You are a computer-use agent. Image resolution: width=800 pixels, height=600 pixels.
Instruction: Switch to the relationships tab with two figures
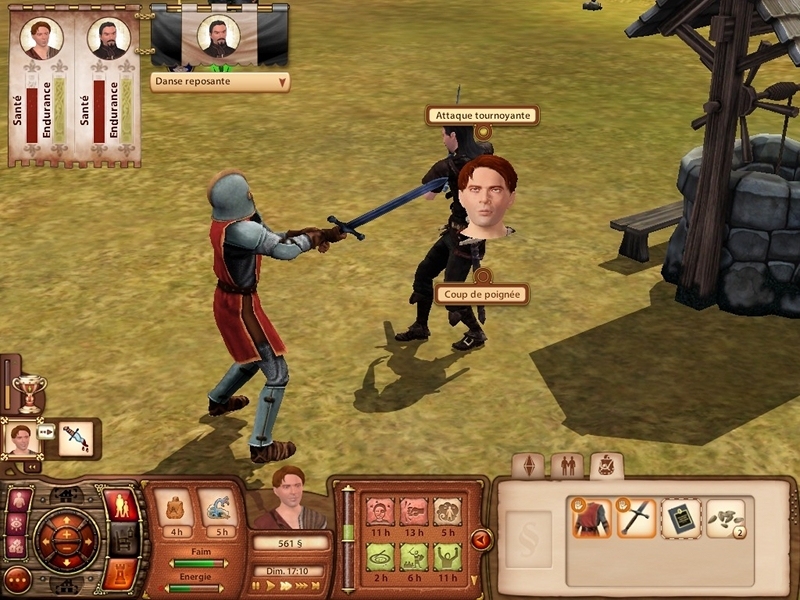click(568, 466)
